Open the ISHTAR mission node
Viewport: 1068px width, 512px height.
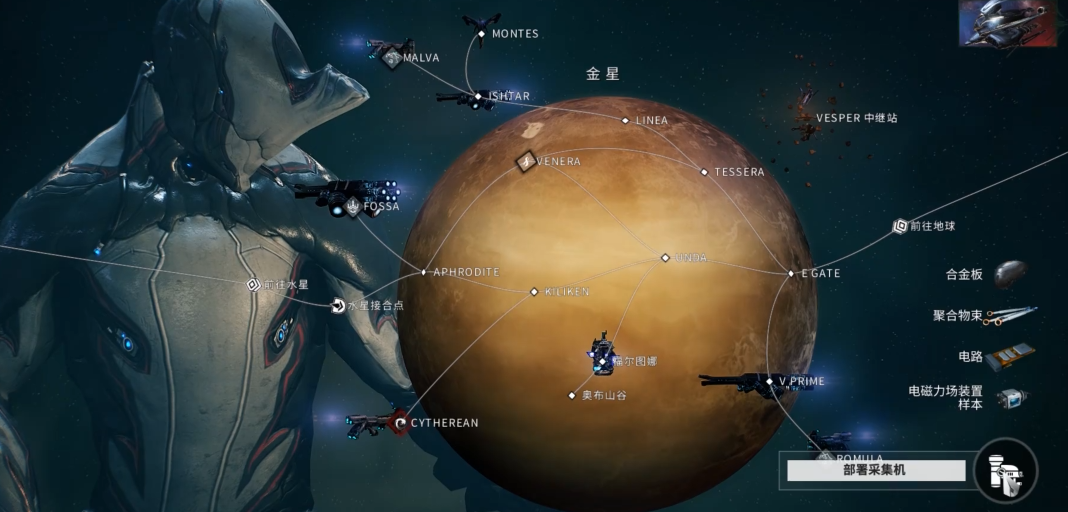click(479, 97)
